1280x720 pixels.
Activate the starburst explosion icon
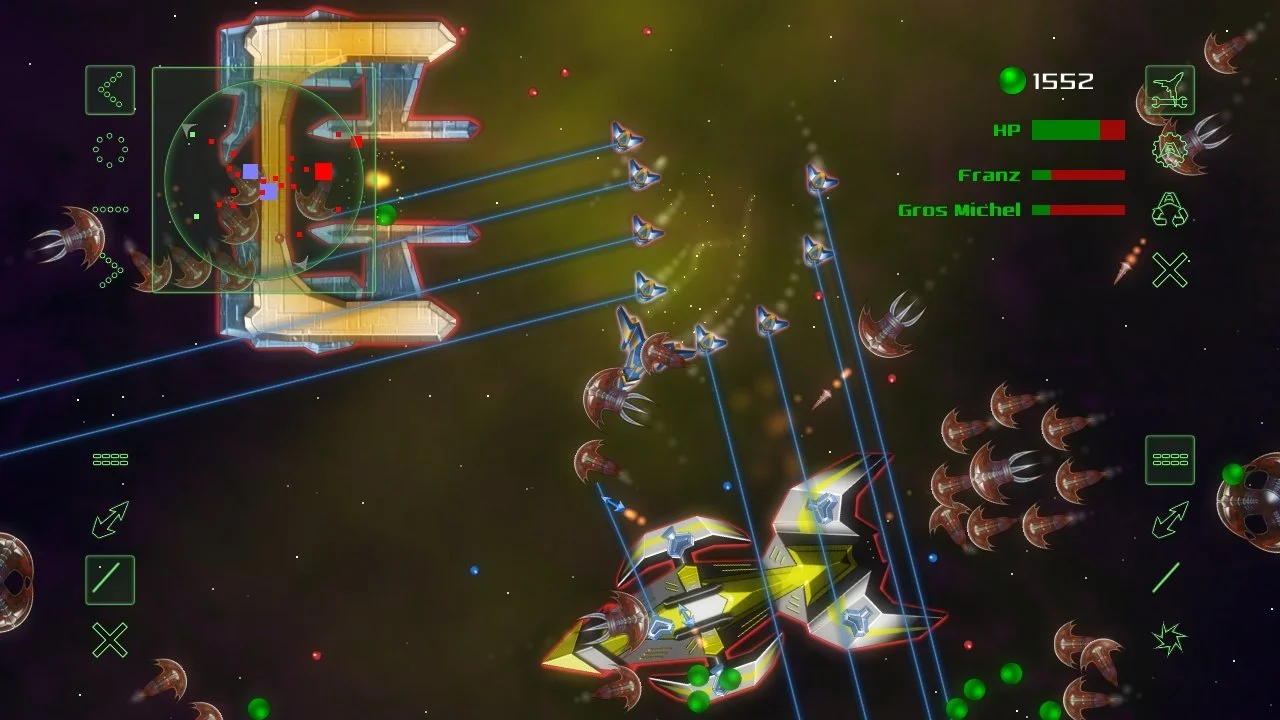[1169, 638]
